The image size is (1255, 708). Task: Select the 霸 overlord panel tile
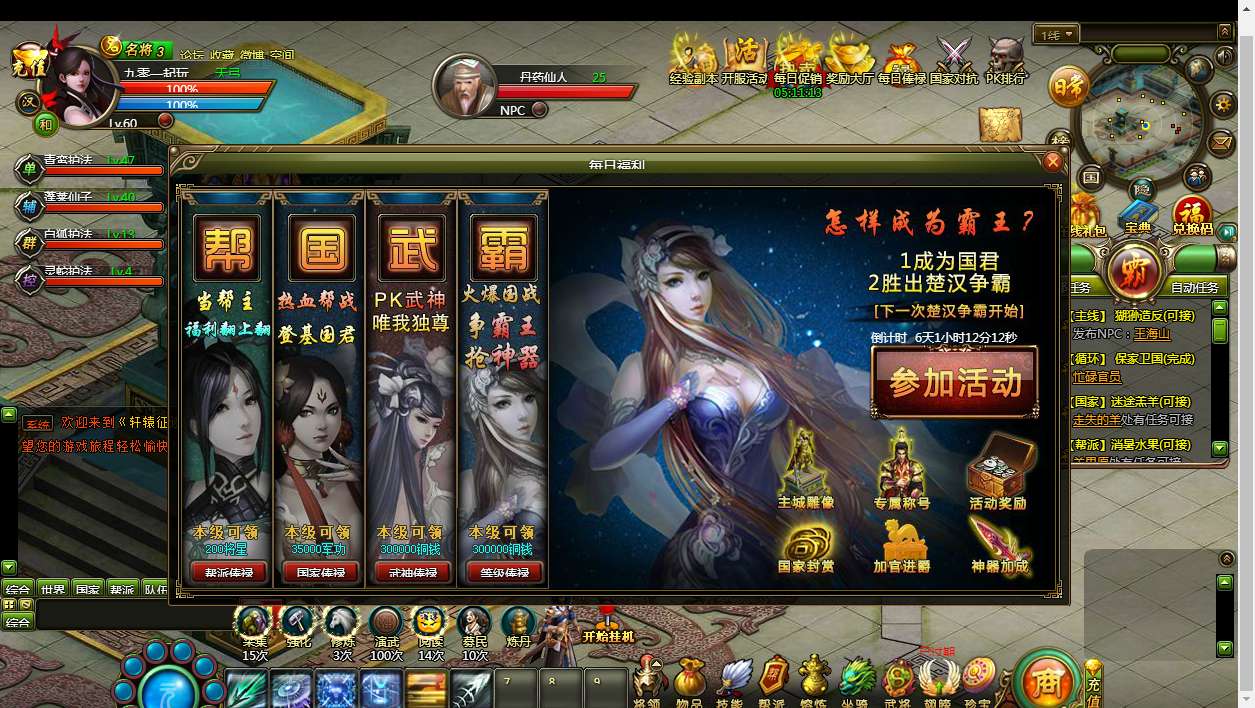pyautogui.click(x=504, y=247)
